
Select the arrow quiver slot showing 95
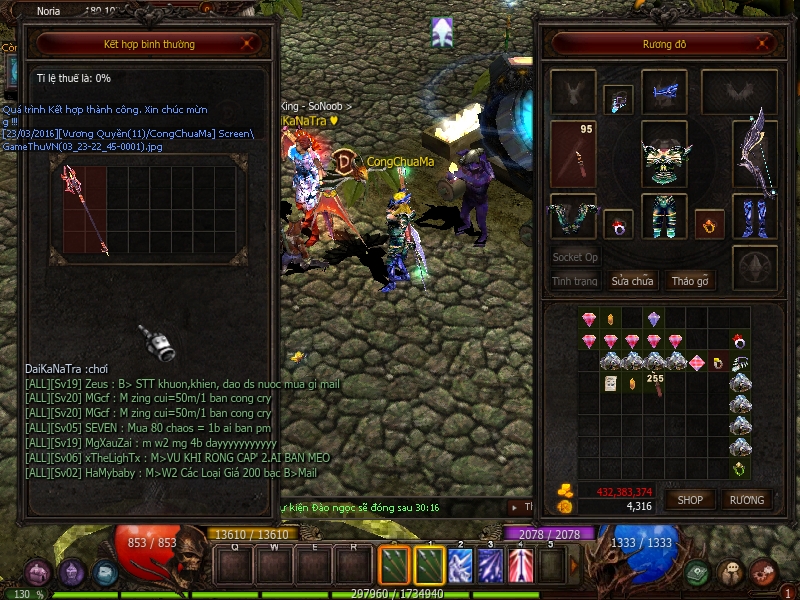(573, 153)
